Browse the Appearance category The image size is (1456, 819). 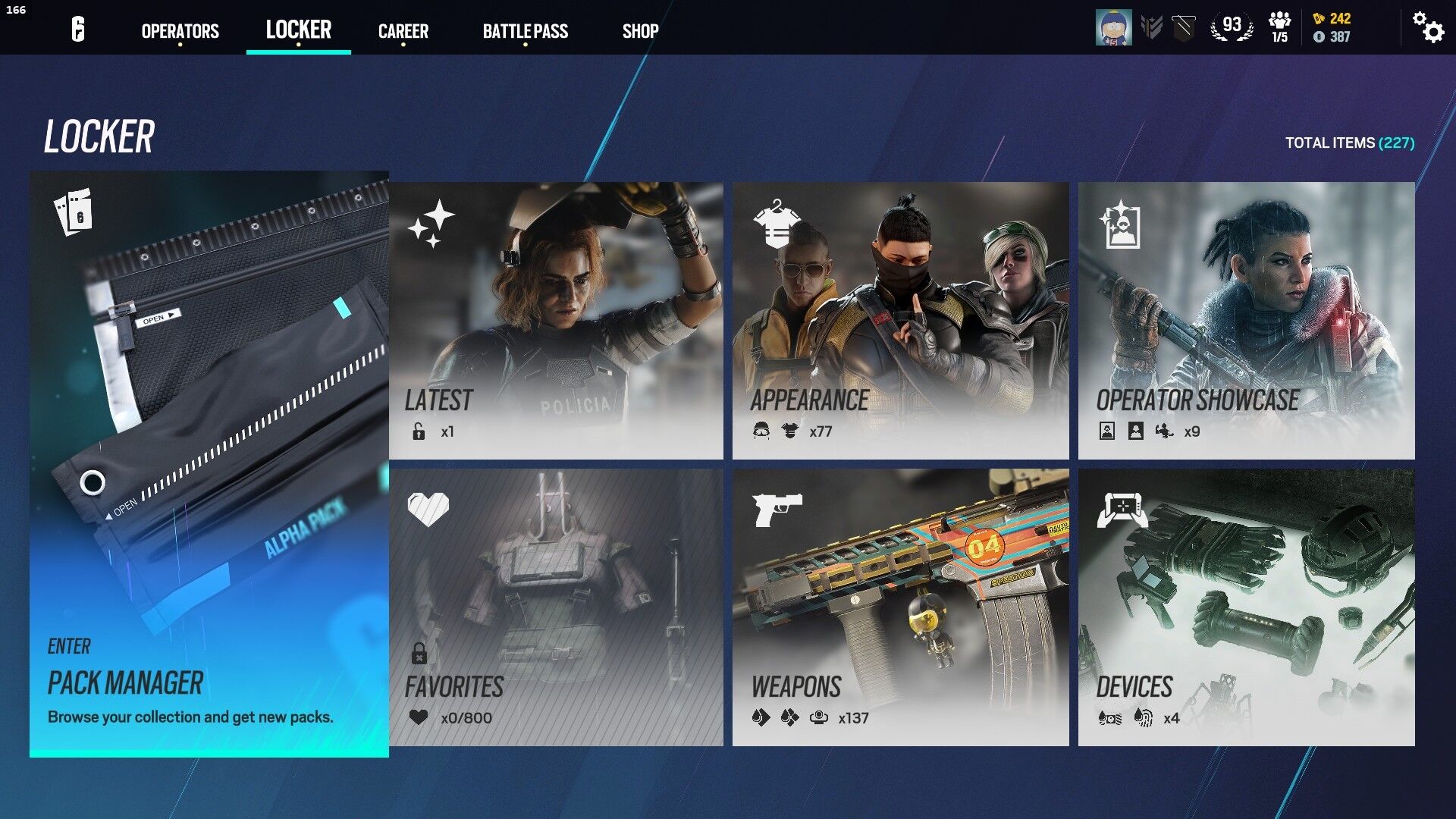pos(900,320)
